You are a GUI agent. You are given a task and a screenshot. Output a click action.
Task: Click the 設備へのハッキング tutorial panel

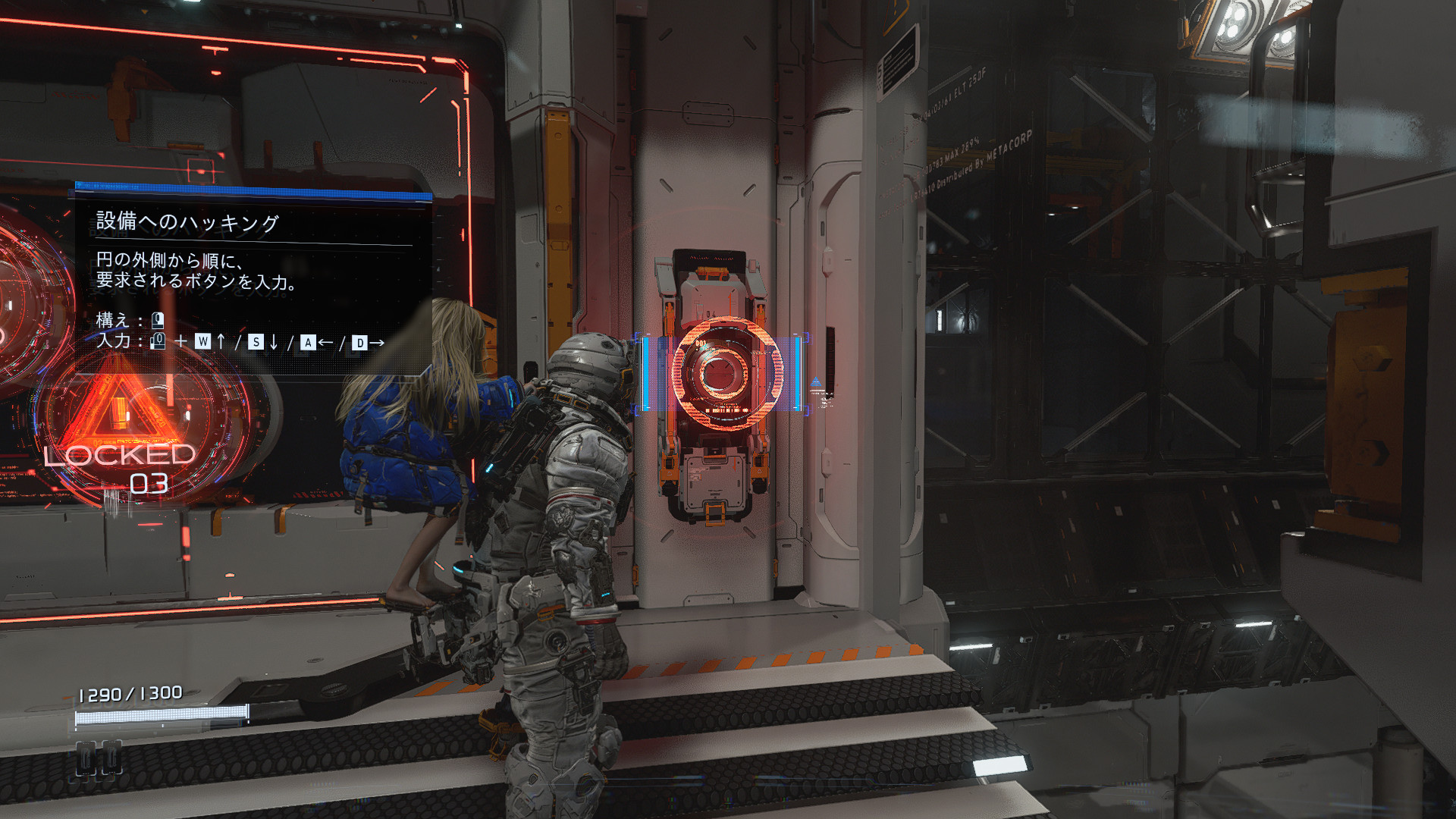pos(253,281)
